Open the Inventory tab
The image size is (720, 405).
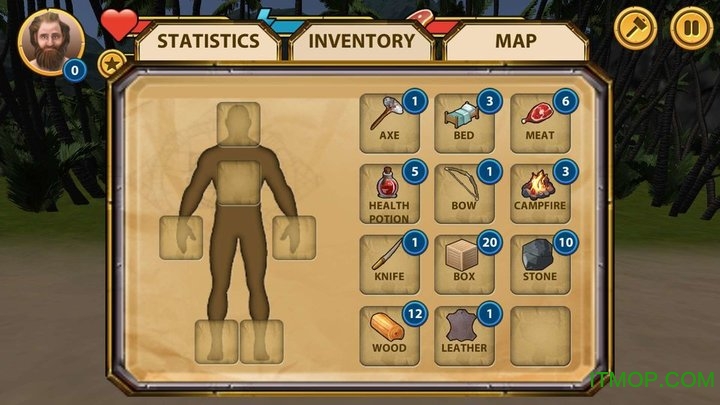[361, 42]
